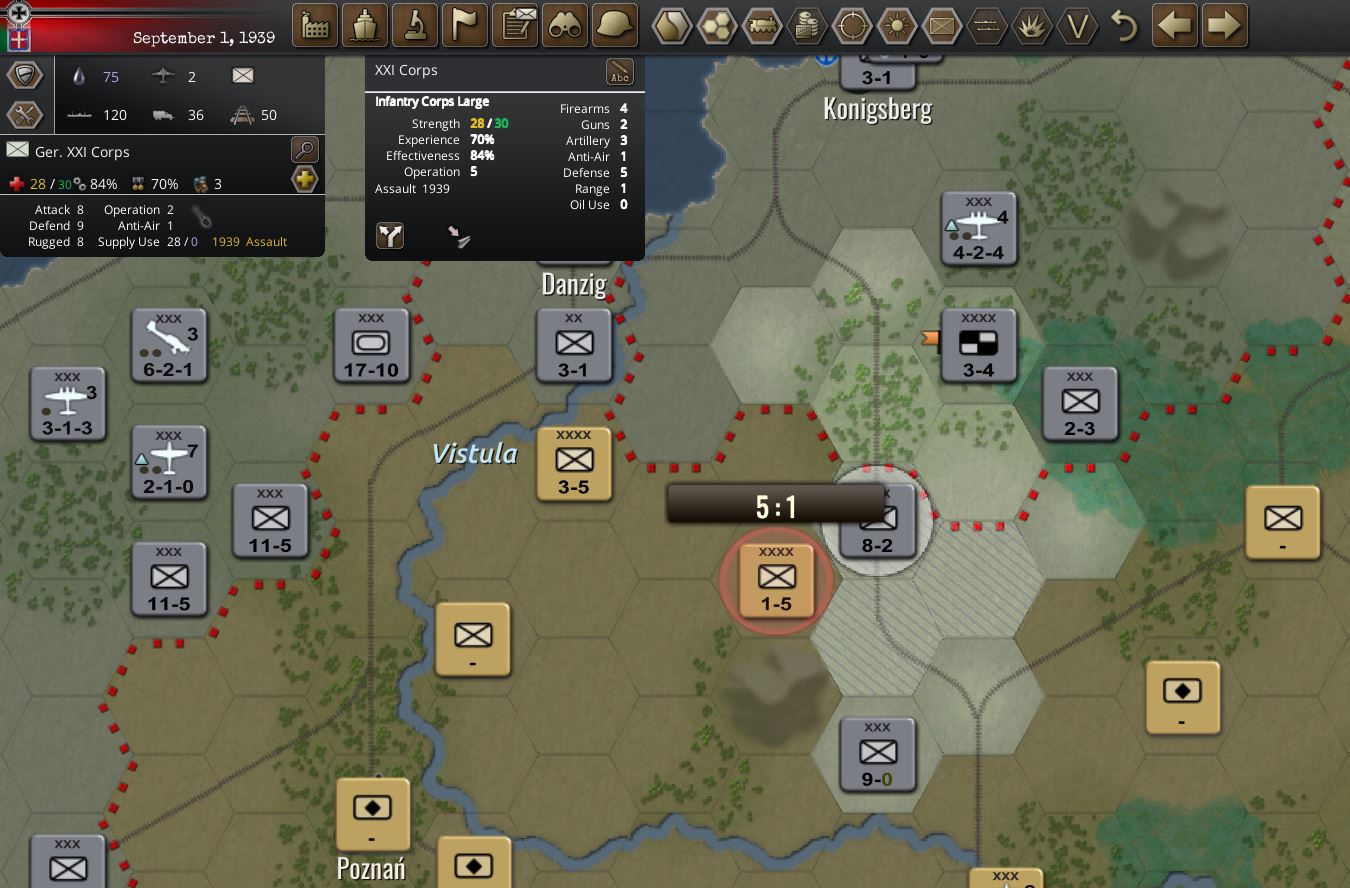This screenshot has height=888, width=1350.
Task: Click the locomotive supply hex filter
Action: pos(763,25)
